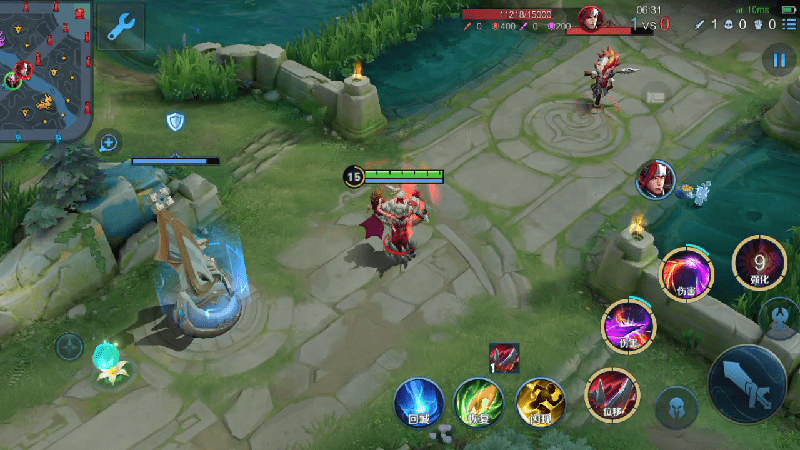The image size is (800, 450).
Task: Activate the 闪现 flash spell
Action: pyautogui.click(x=541, y=401)
